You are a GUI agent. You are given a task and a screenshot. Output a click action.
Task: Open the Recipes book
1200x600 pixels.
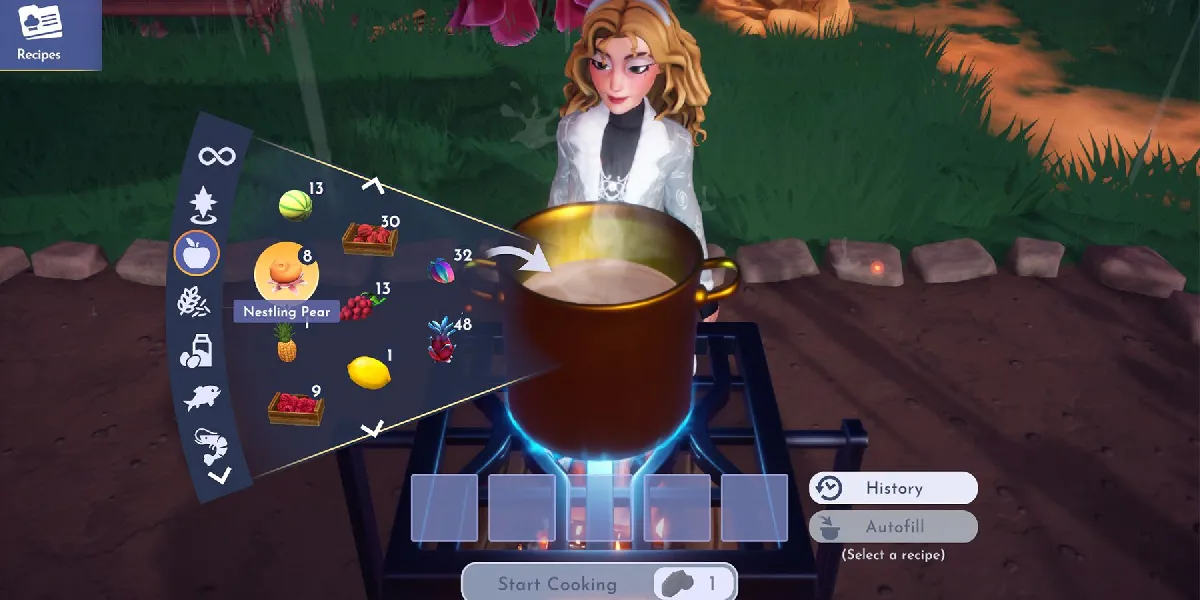click(x=40, y=33)
